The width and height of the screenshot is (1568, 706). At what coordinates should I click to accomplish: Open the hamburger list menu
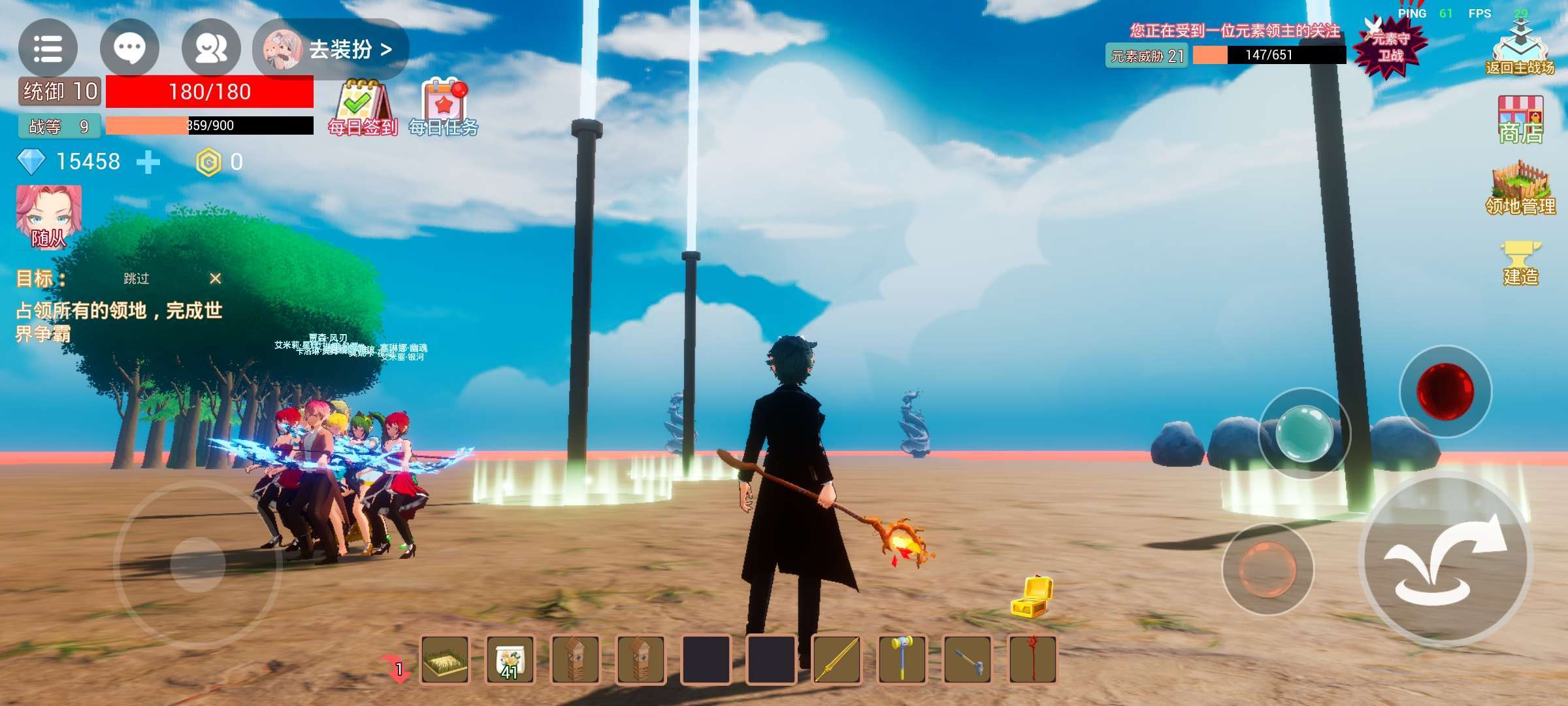tap(48, 48)
